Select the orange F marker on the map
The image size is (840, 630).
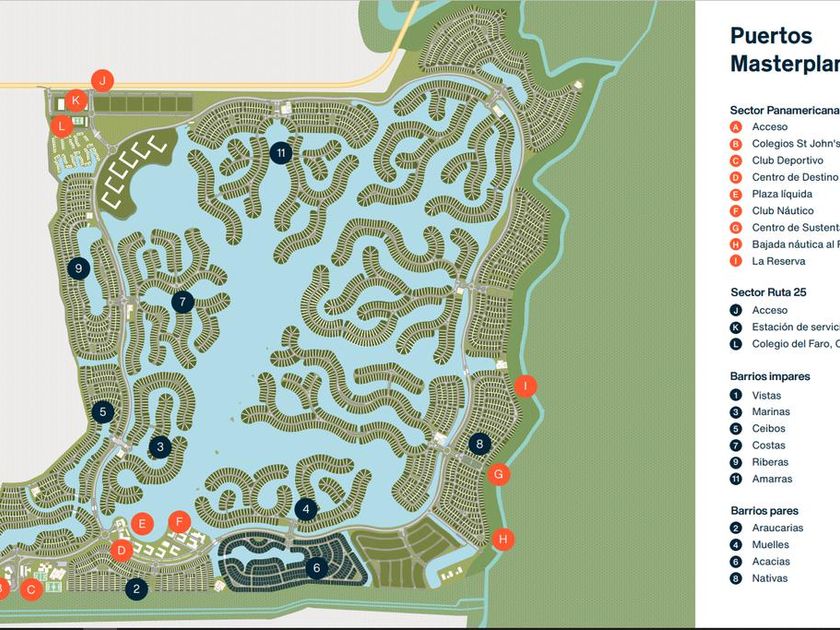(x=179, y=521)
